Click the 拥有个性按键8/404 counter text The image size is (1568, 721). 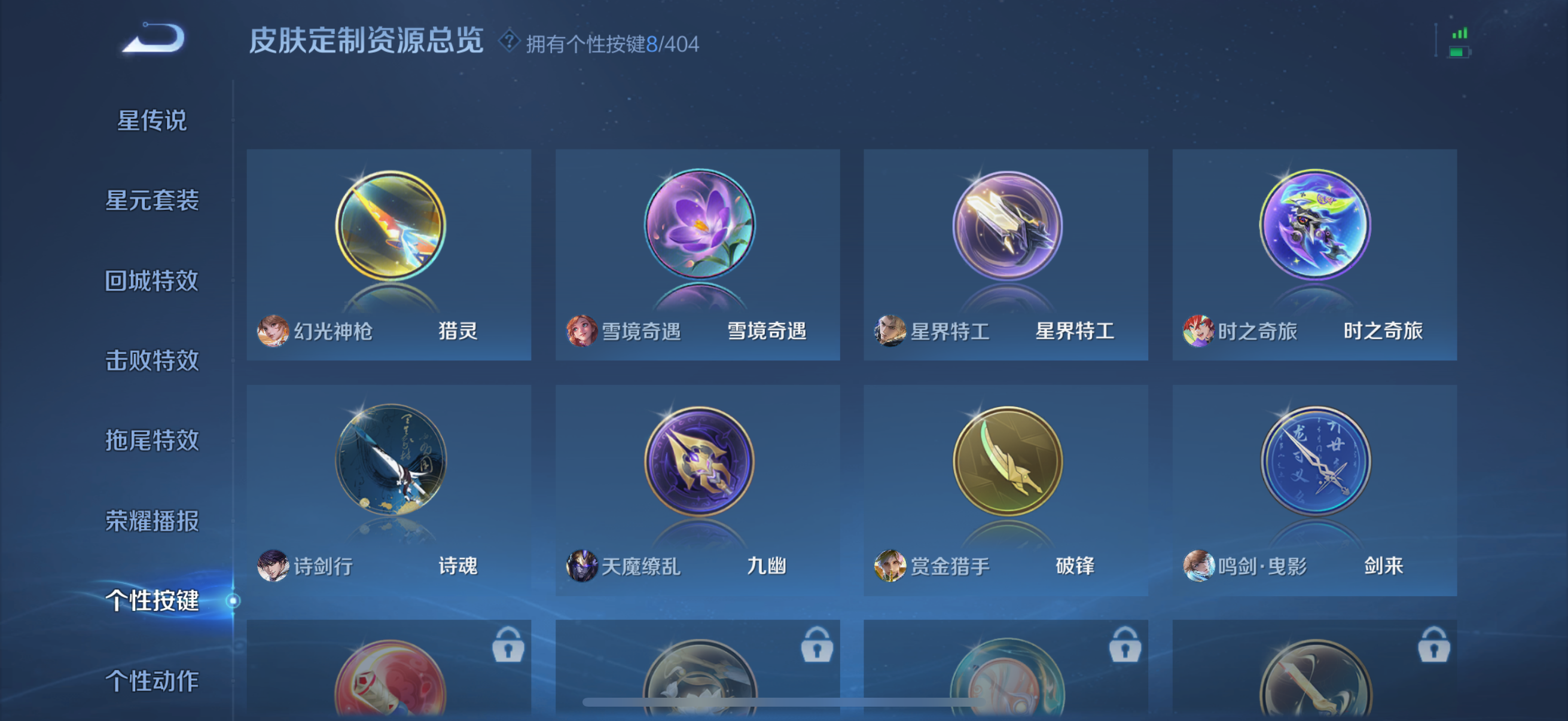[x=611, y=42]
